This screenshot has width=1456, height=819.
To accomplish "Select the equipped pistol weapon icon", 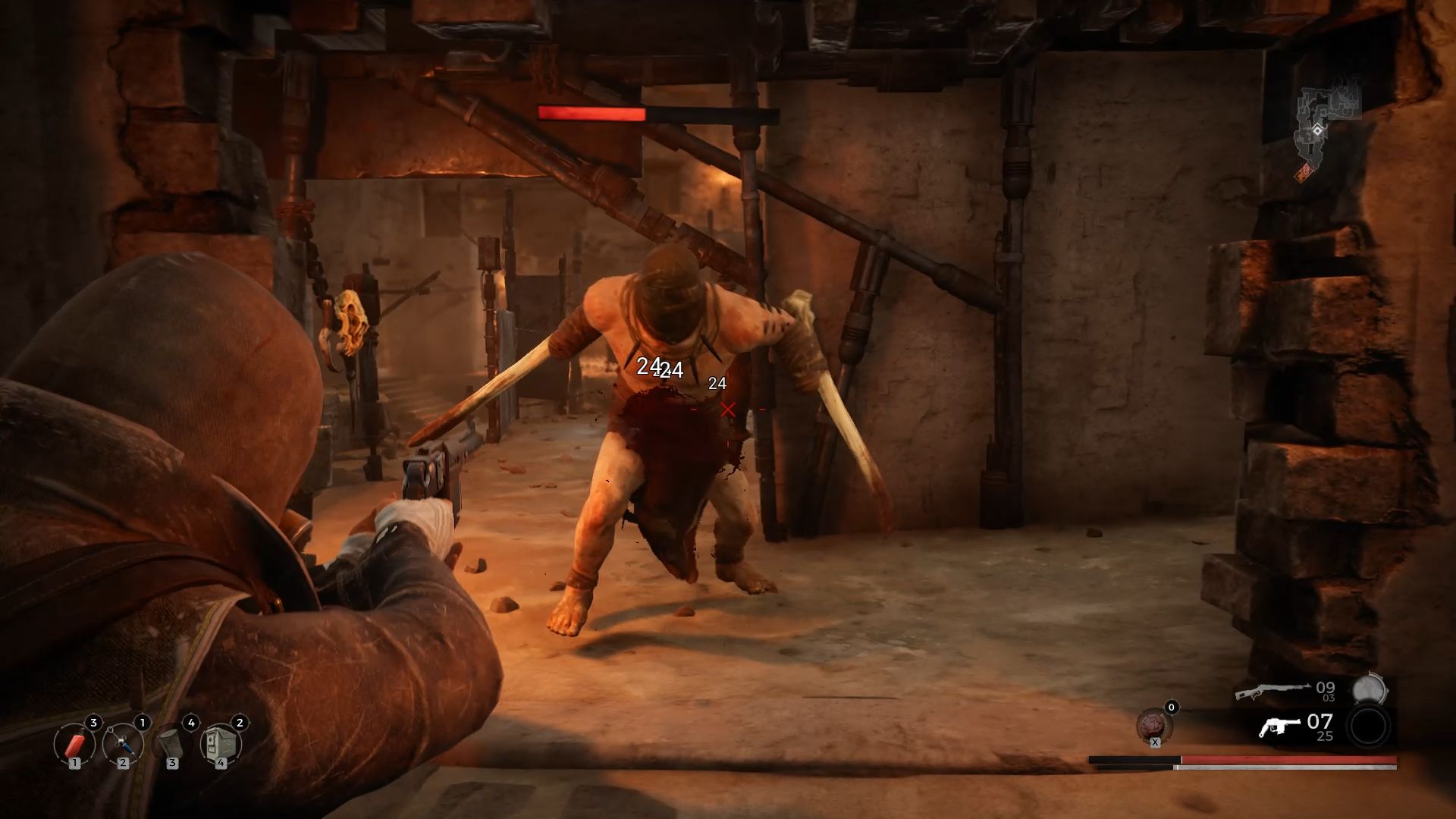I will (1279, 726).
